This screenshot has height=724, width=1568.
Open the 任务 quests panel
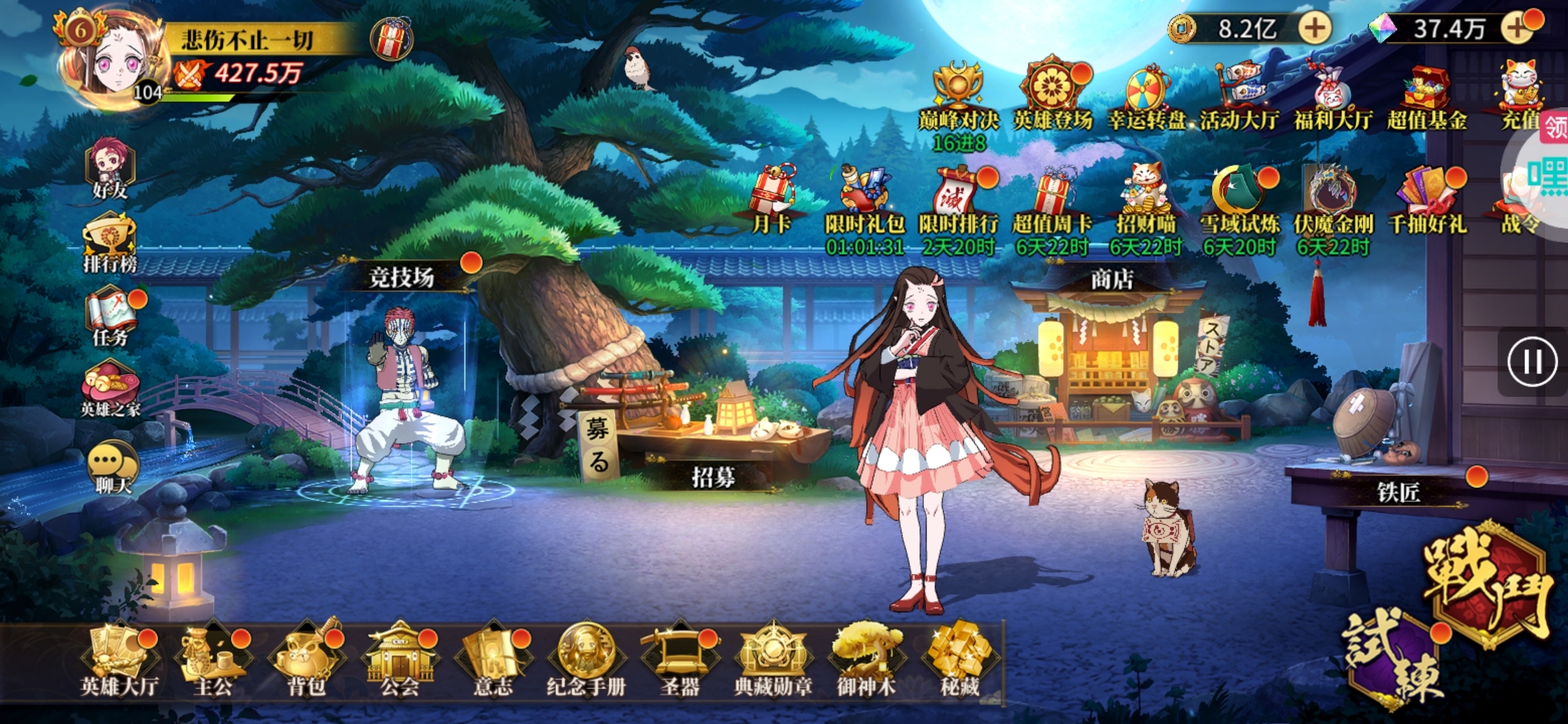tap(111, 316)
